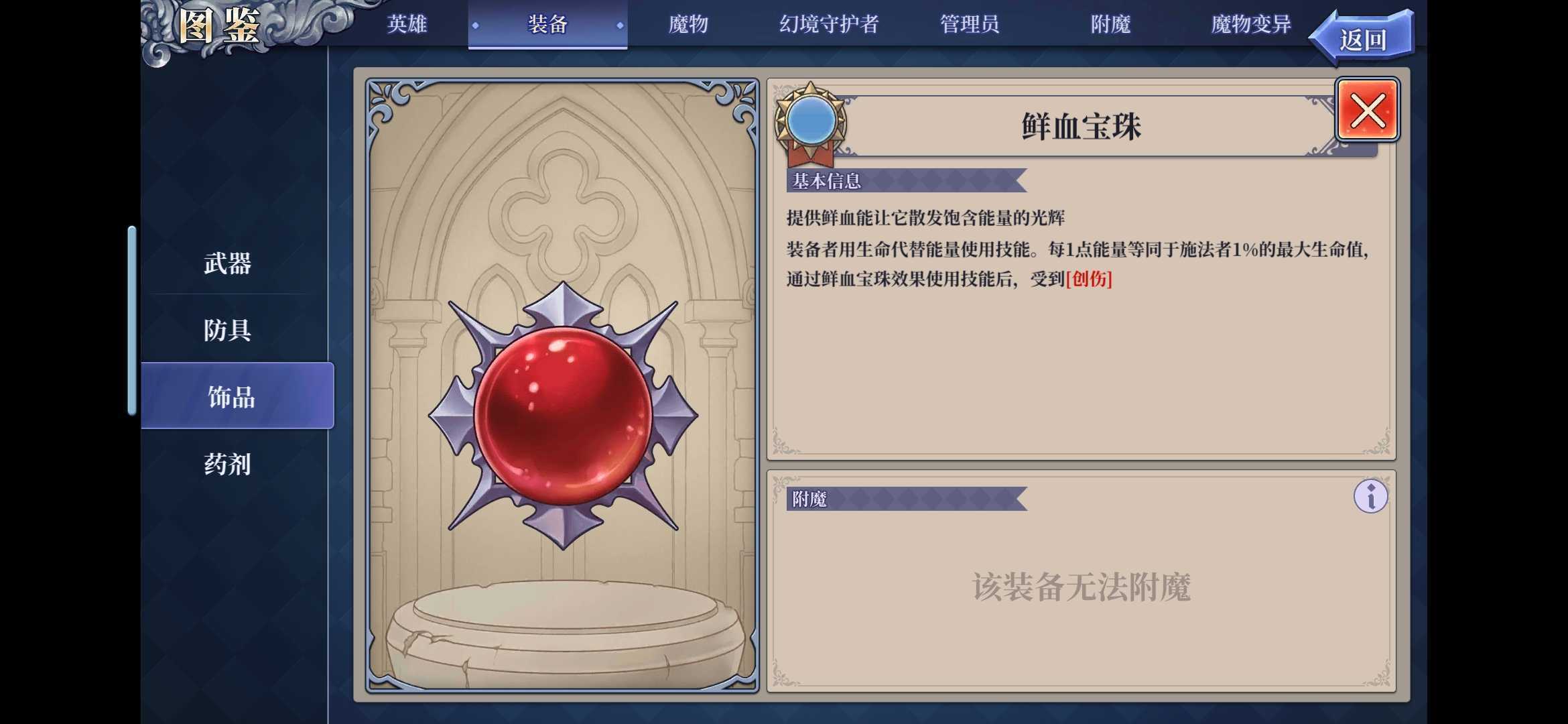
Task: Select the 英雄 tab
Action: [x=405, y=24]
